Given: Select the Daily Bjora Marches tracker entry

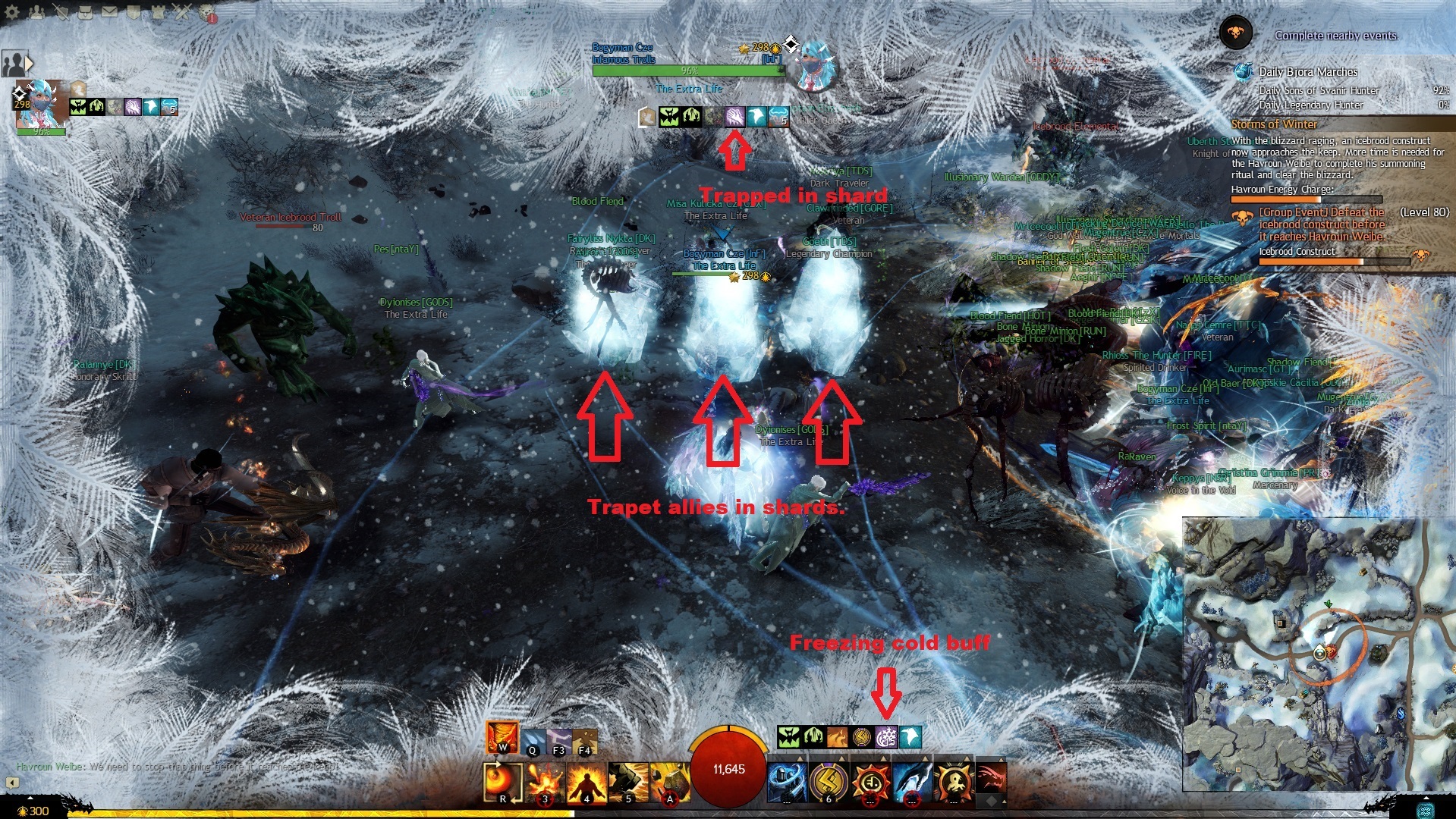Looking at the screenshot, I should pyautogui.click(x=1308, y=72).
